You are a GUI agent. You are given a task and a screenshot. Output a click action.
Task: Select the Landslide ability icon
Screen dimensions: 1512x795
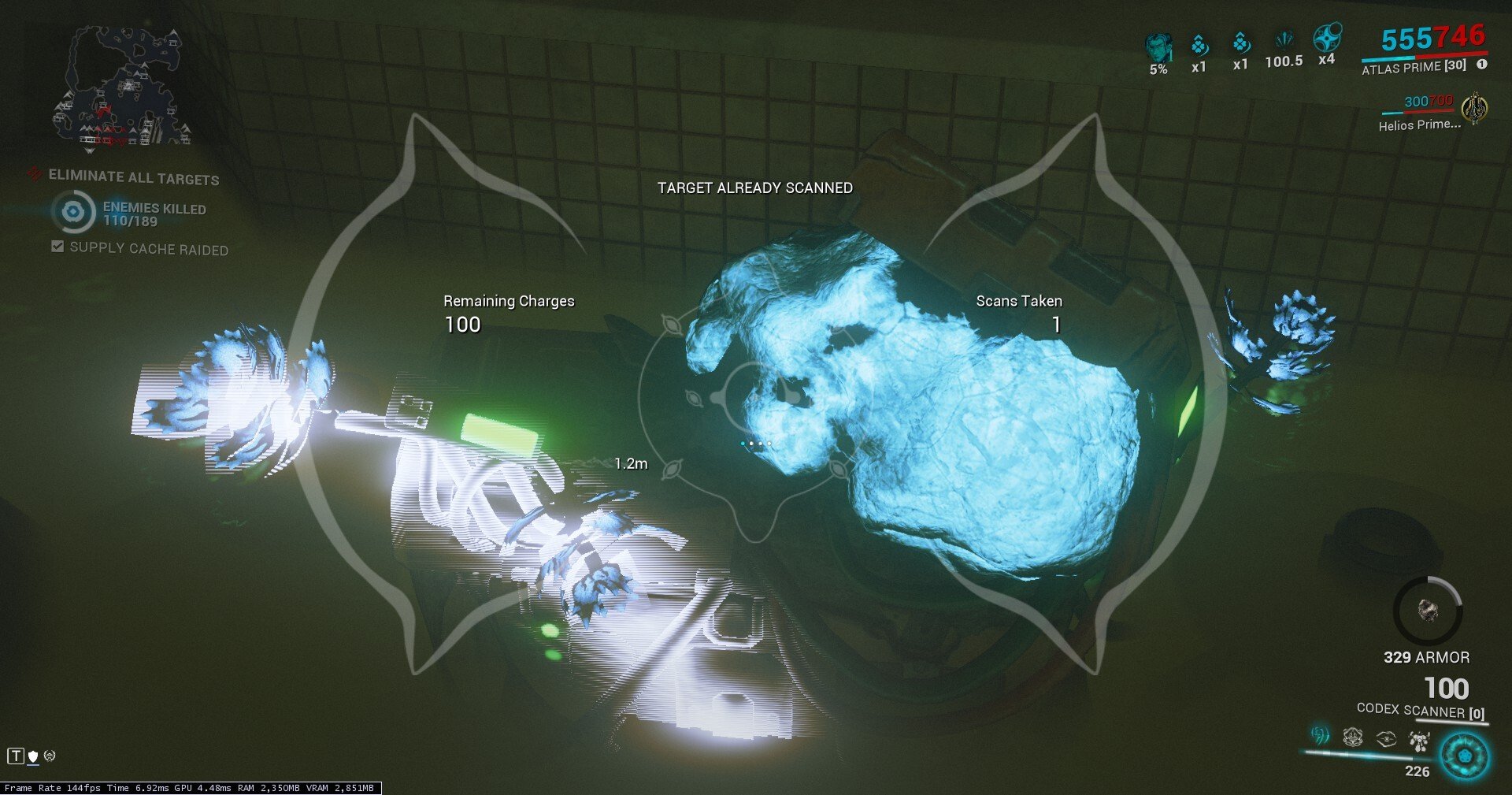[1320, 736]
